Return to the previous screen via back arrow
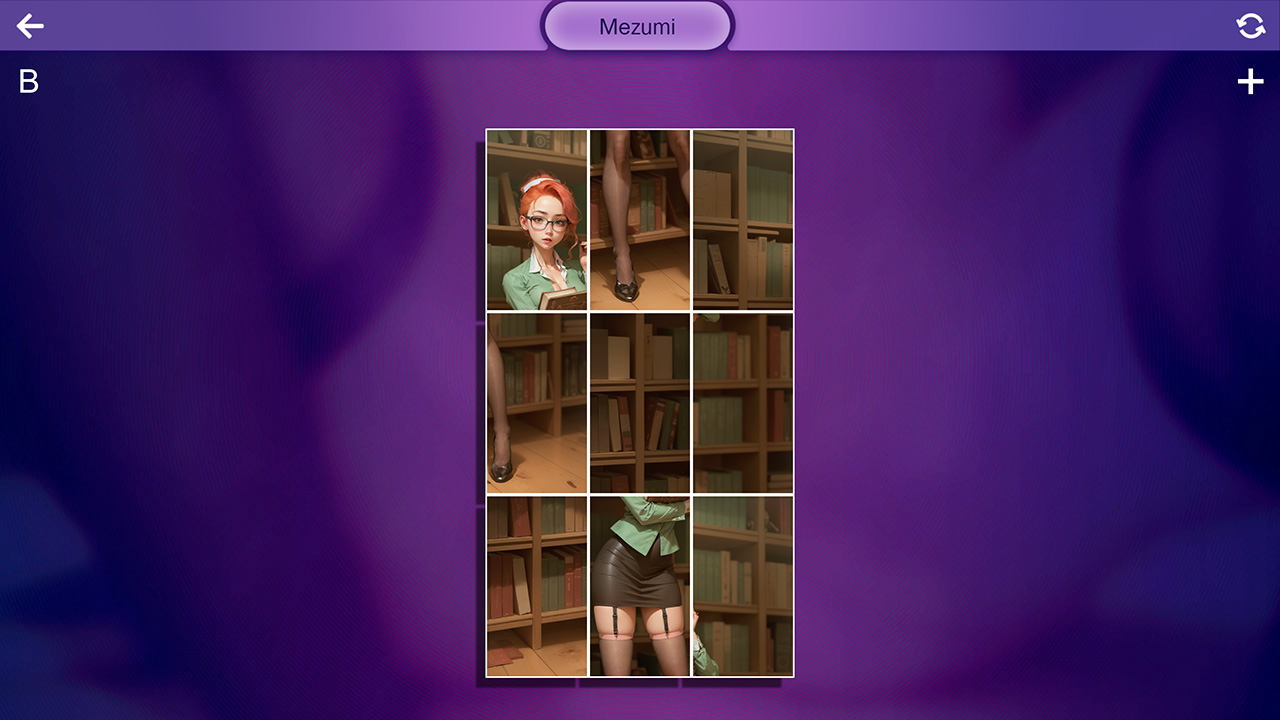1280x720 pixels. tap(30, 26)
